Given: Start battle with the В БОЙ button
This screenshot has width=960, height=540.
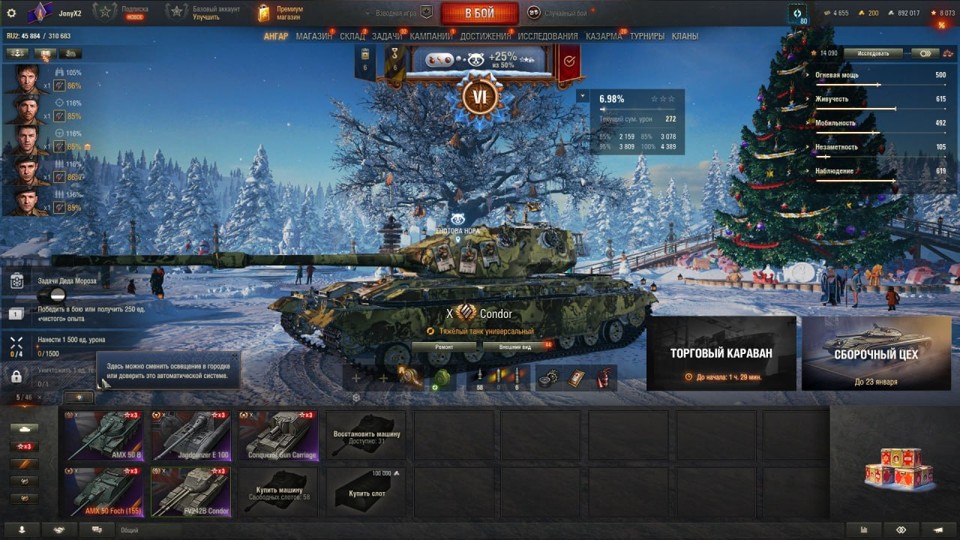Looking at the screenshot, I should tap(479, 13).
